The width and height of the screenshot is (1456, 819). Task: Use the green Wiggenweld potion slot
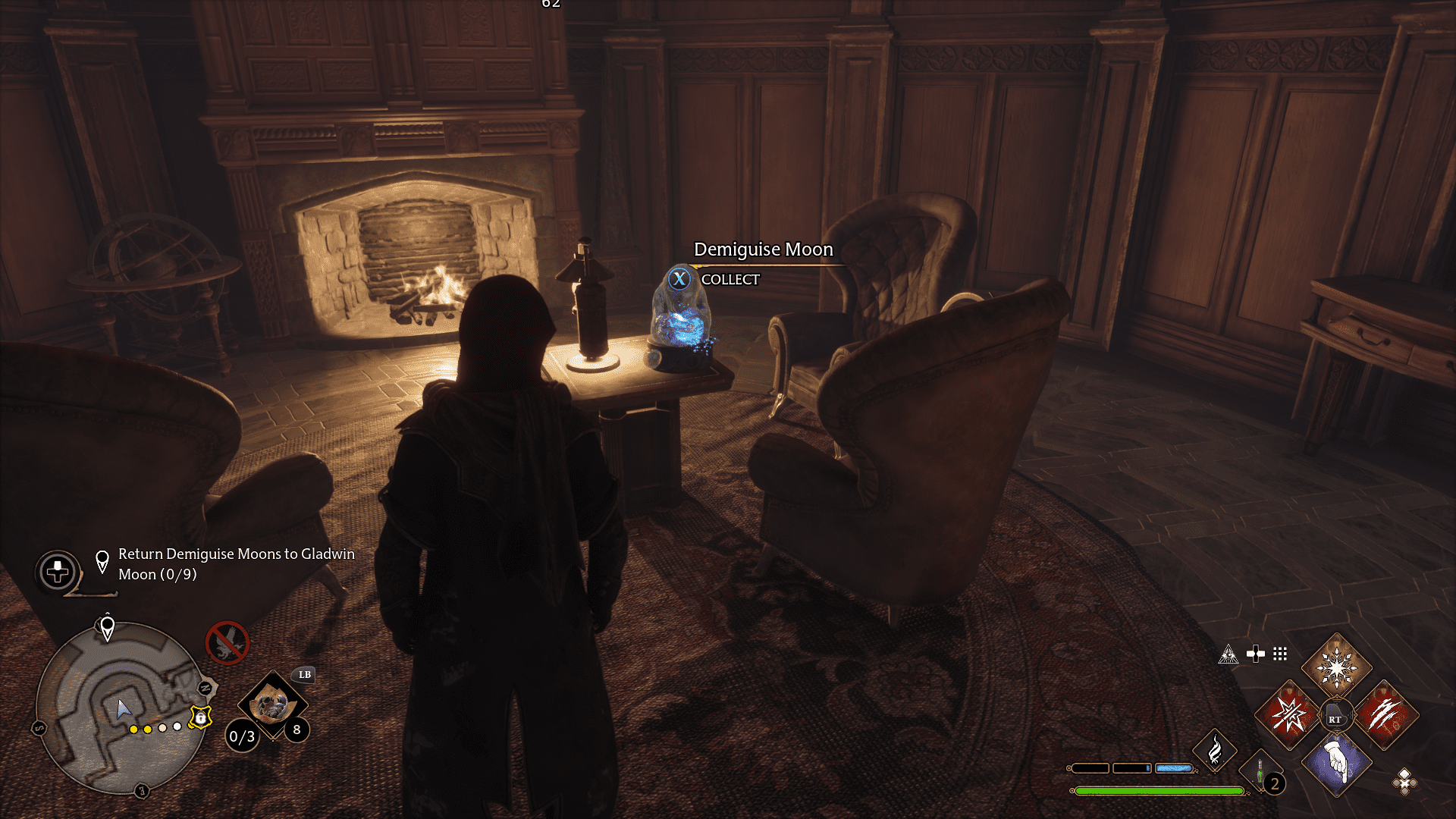click(x=1260, y=773)
